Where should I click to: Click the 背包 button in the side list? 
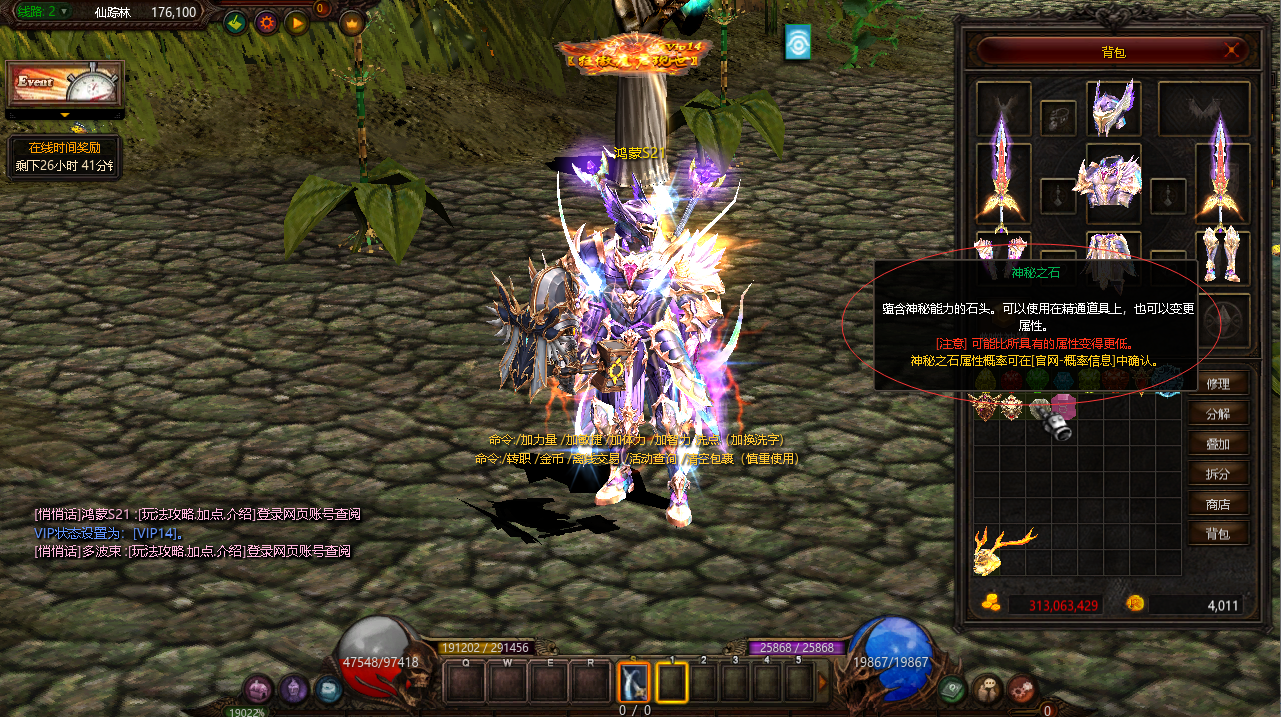[x=1218, y=534]
